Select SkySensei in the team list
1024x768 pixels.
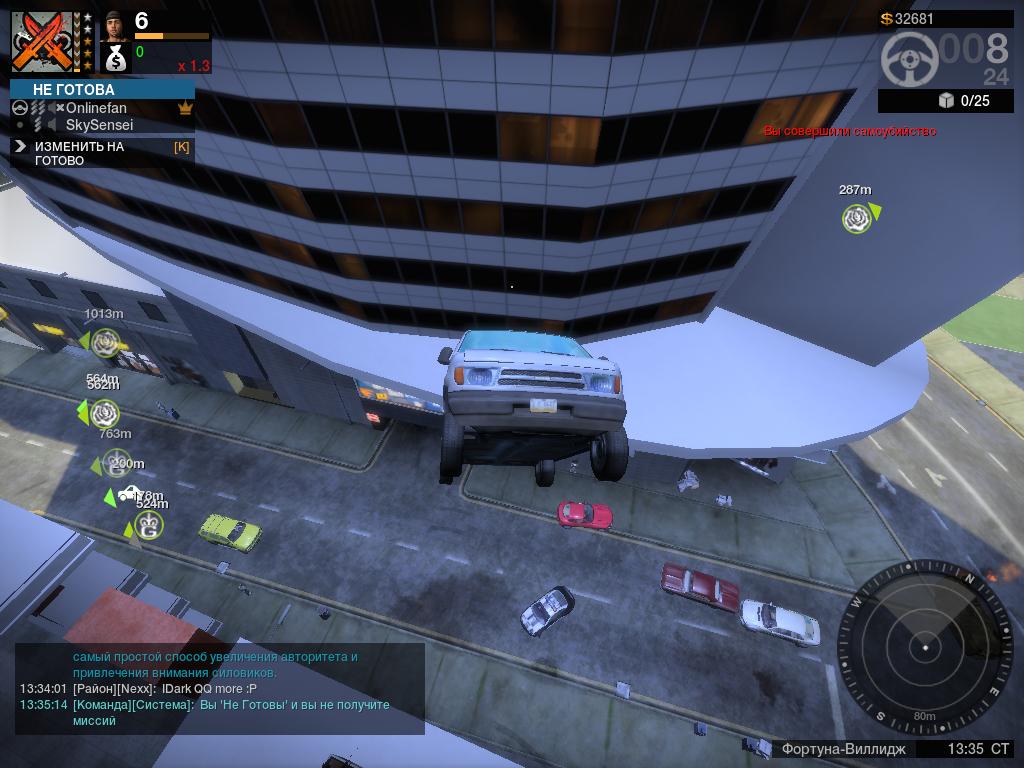99,125
